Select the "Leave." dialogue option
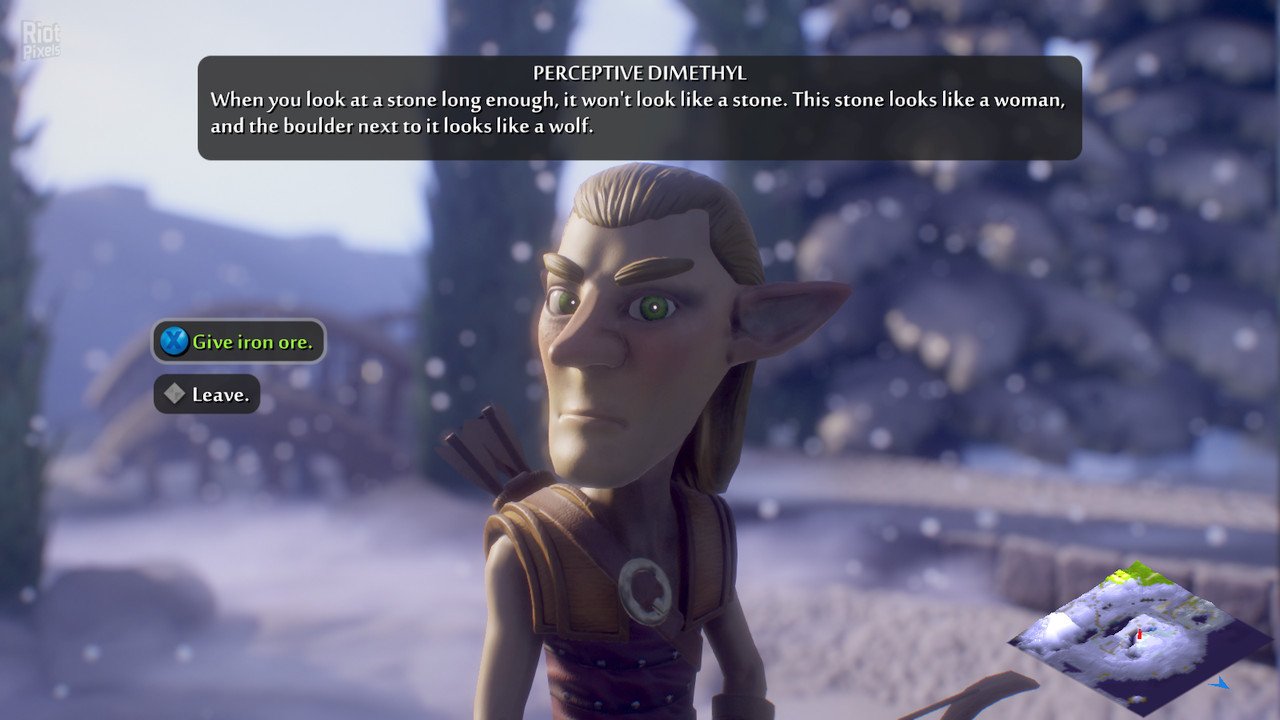Viewport: 1280px width, 720px height. point(207,395)
